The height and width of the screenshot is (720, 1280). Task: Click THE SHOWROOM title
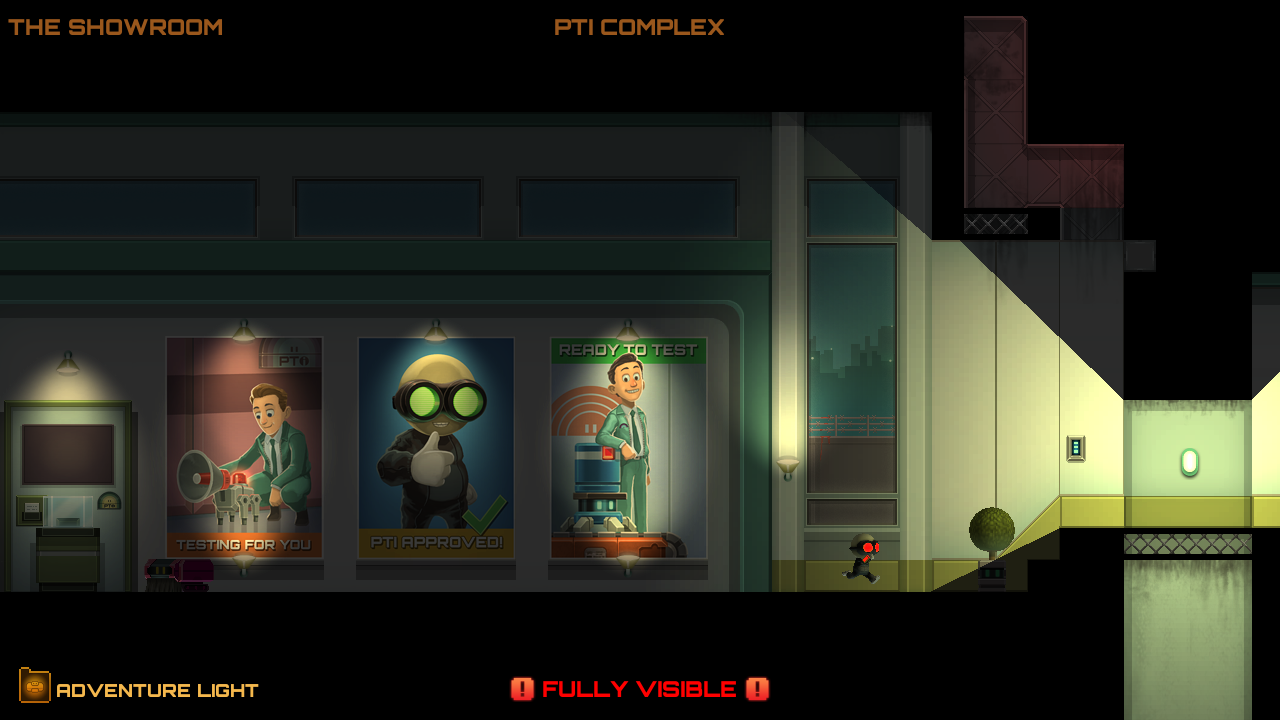(x=114, y=27)
